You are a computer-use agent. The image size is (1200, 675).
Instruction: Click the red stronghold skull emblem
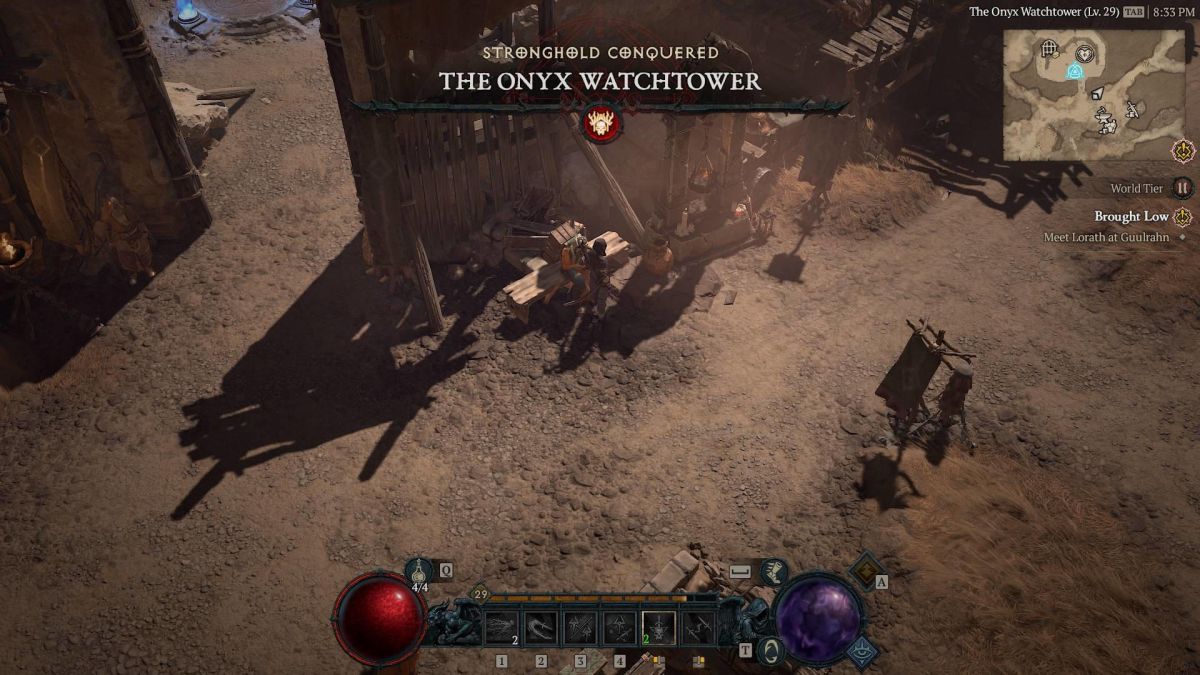coord(602,124)
